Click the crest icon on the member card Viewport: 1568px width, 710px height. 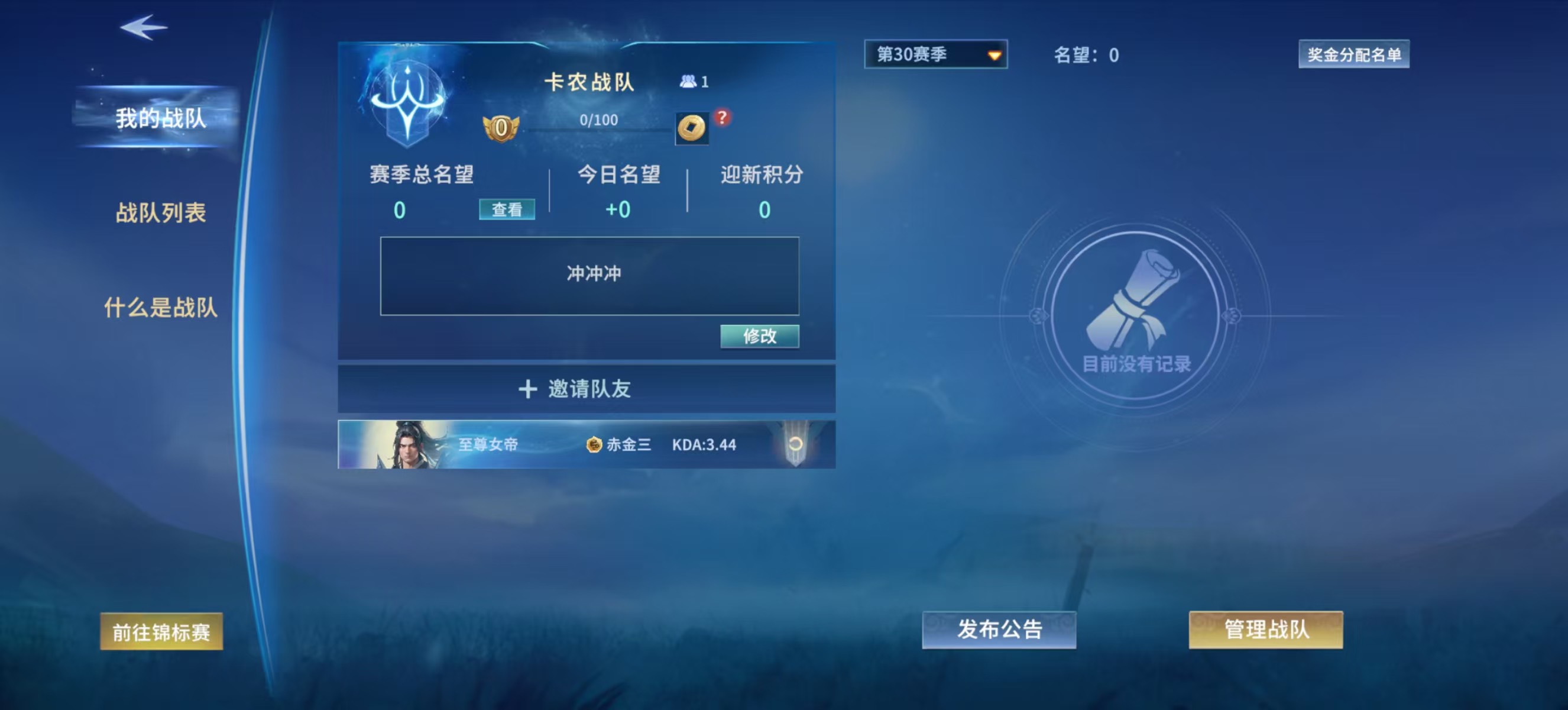point(798,443)
